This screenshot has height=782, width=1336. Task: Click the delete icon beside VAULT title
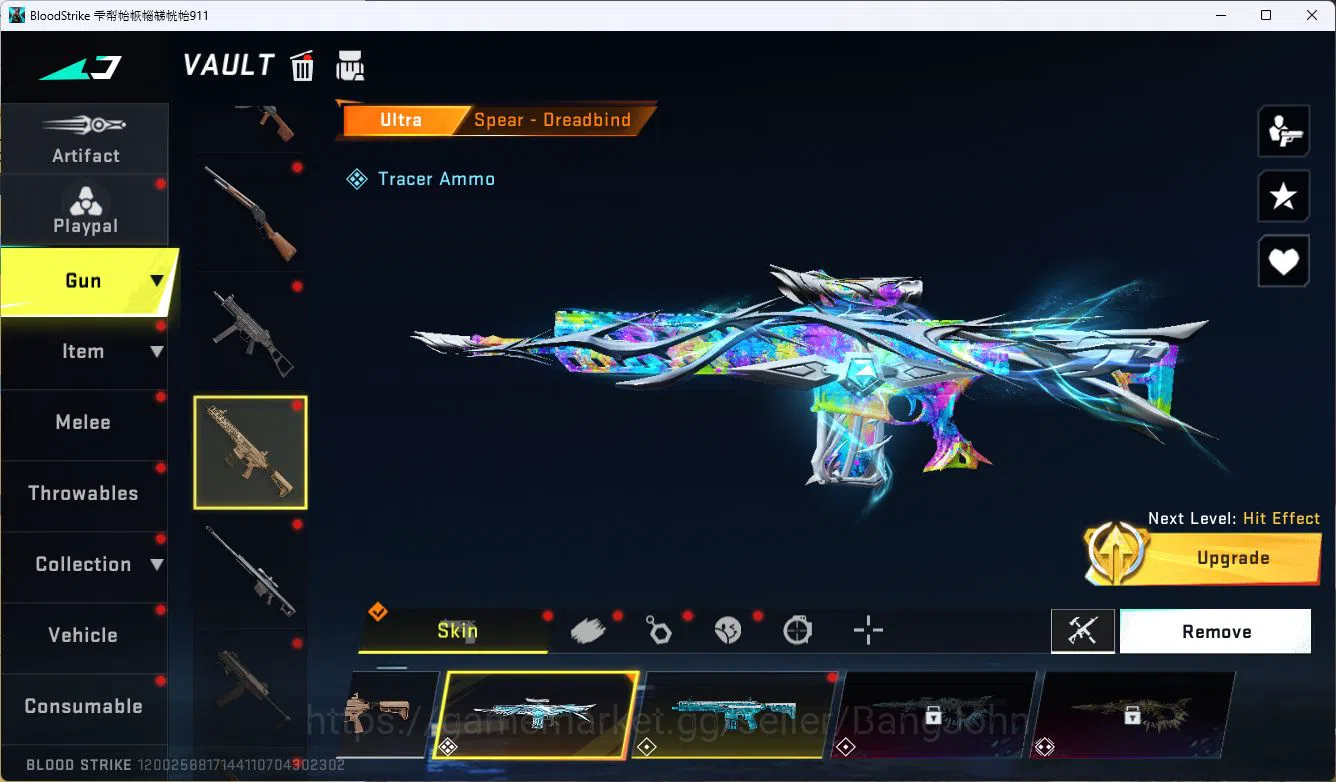point(302,65)
